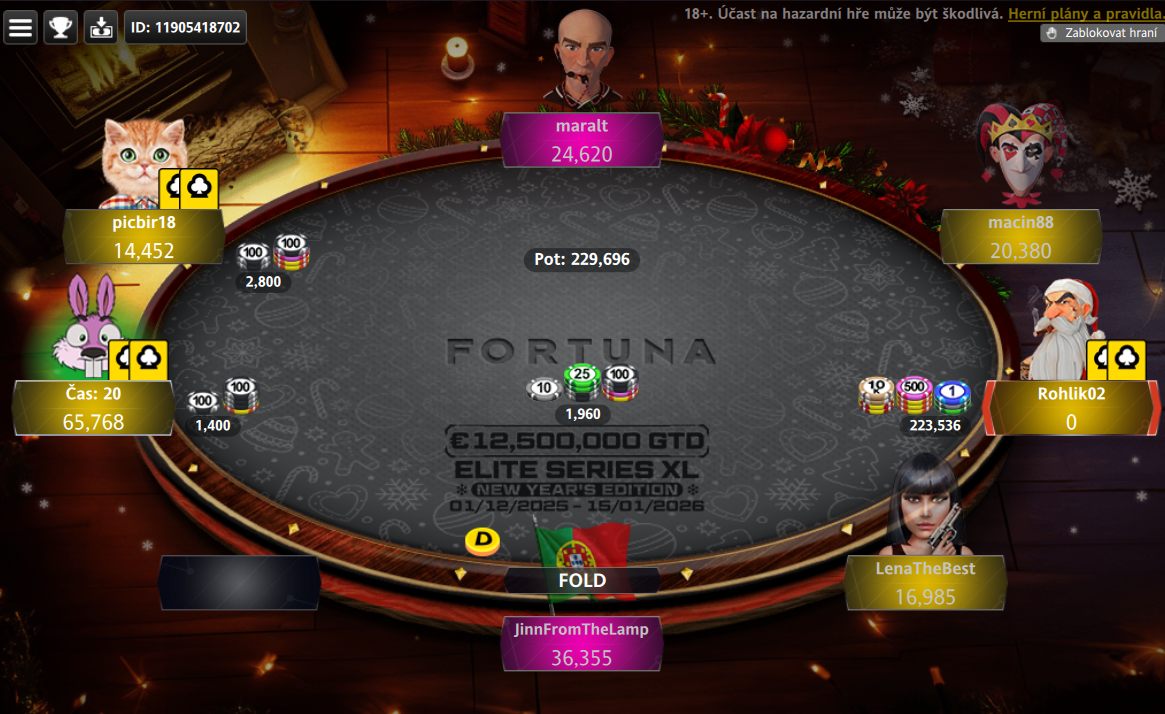This screenshot has height=714, width=1165.
Task: Select player picbir18's name plate
Action: pyautogui.click(x=144, y=236)
